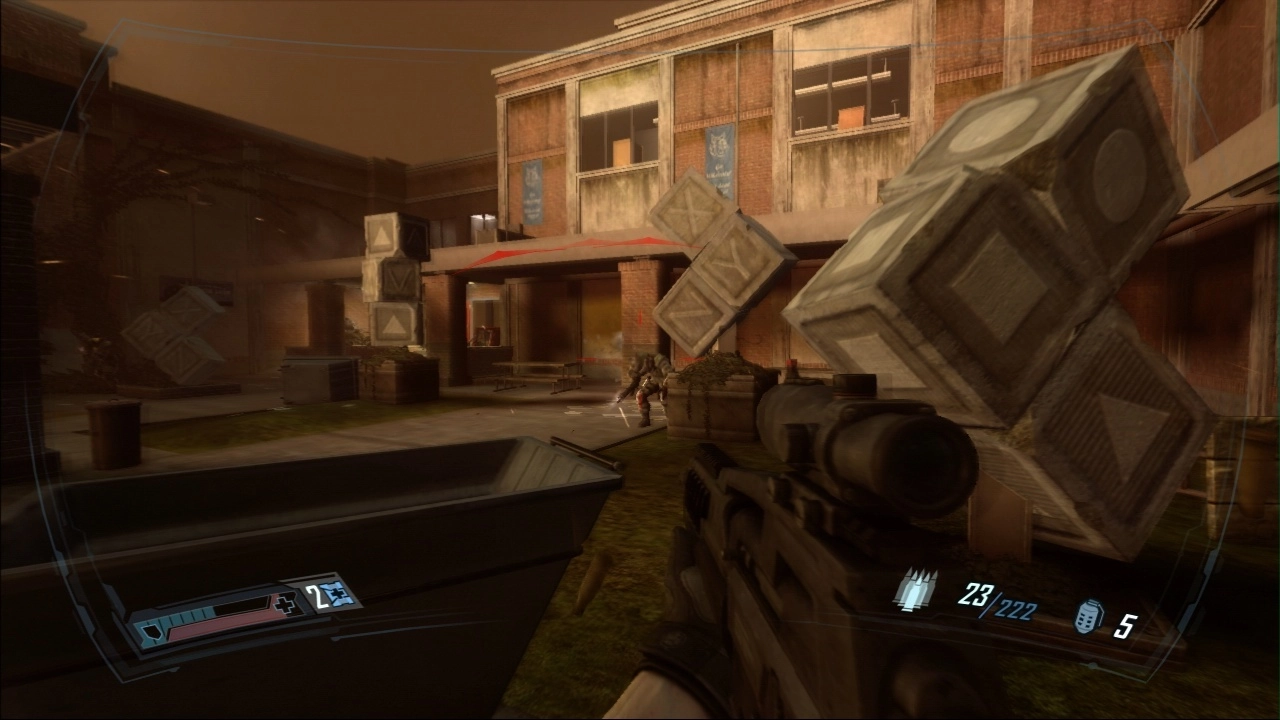The image size is (1280, 720).
Task: Use the blue medkit icon
Action: [342, 594]
